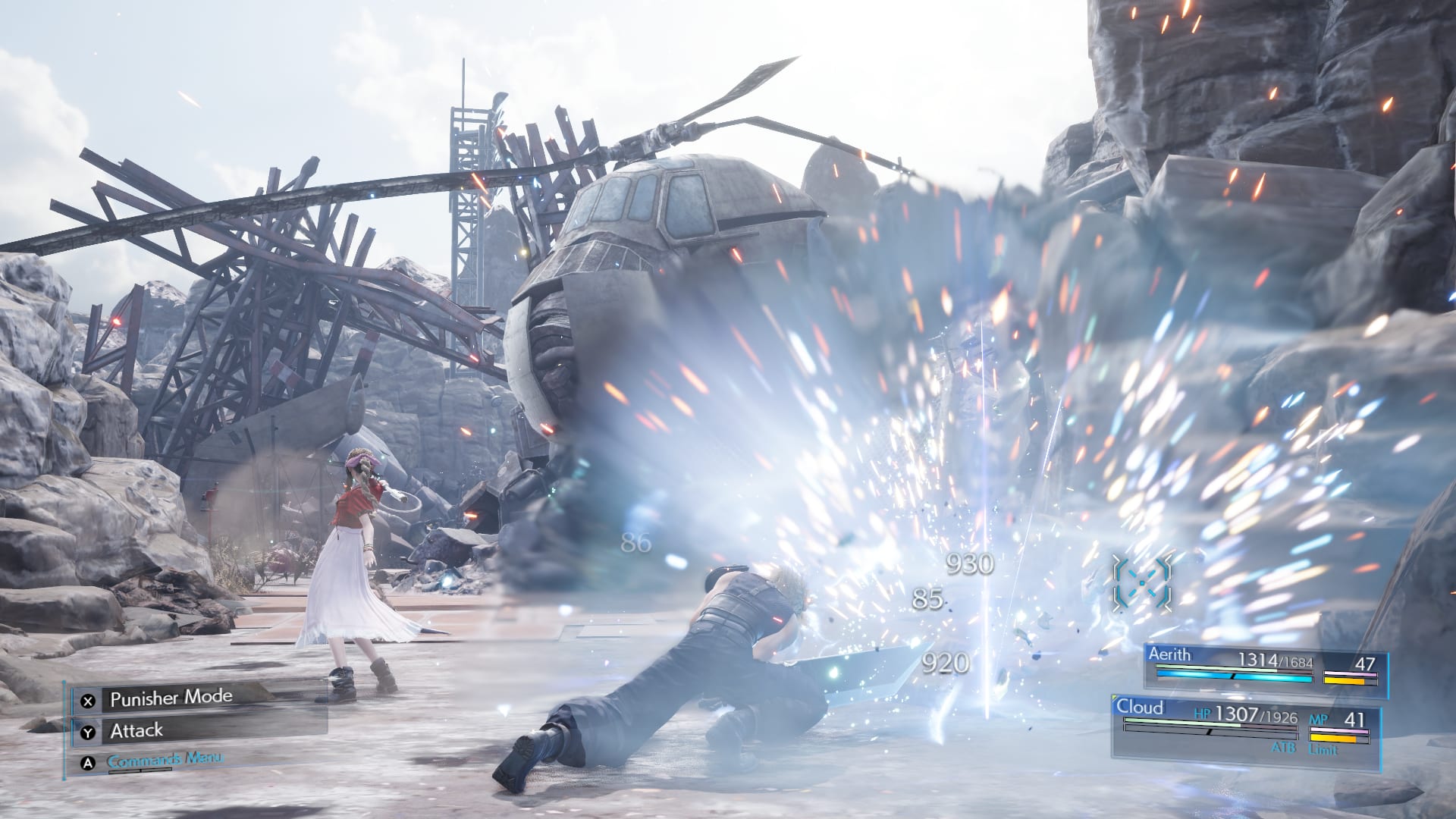Click the X button icon beside Punisher Mode
Viewport: 1456px width, 819px height.
point(87,700)
